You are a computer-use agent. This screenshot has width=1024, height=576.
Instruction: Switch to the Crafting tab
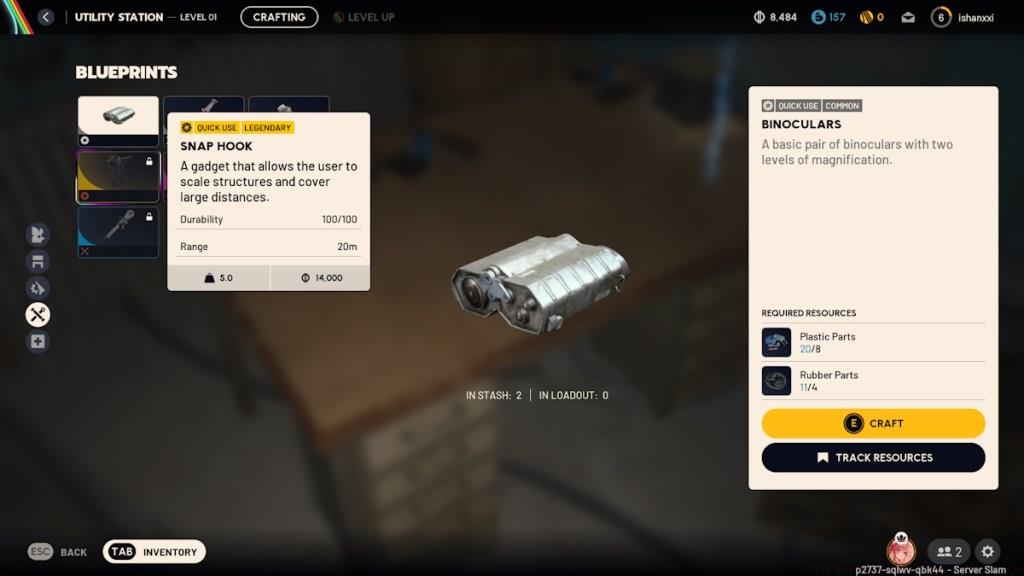tap(279, 17)
